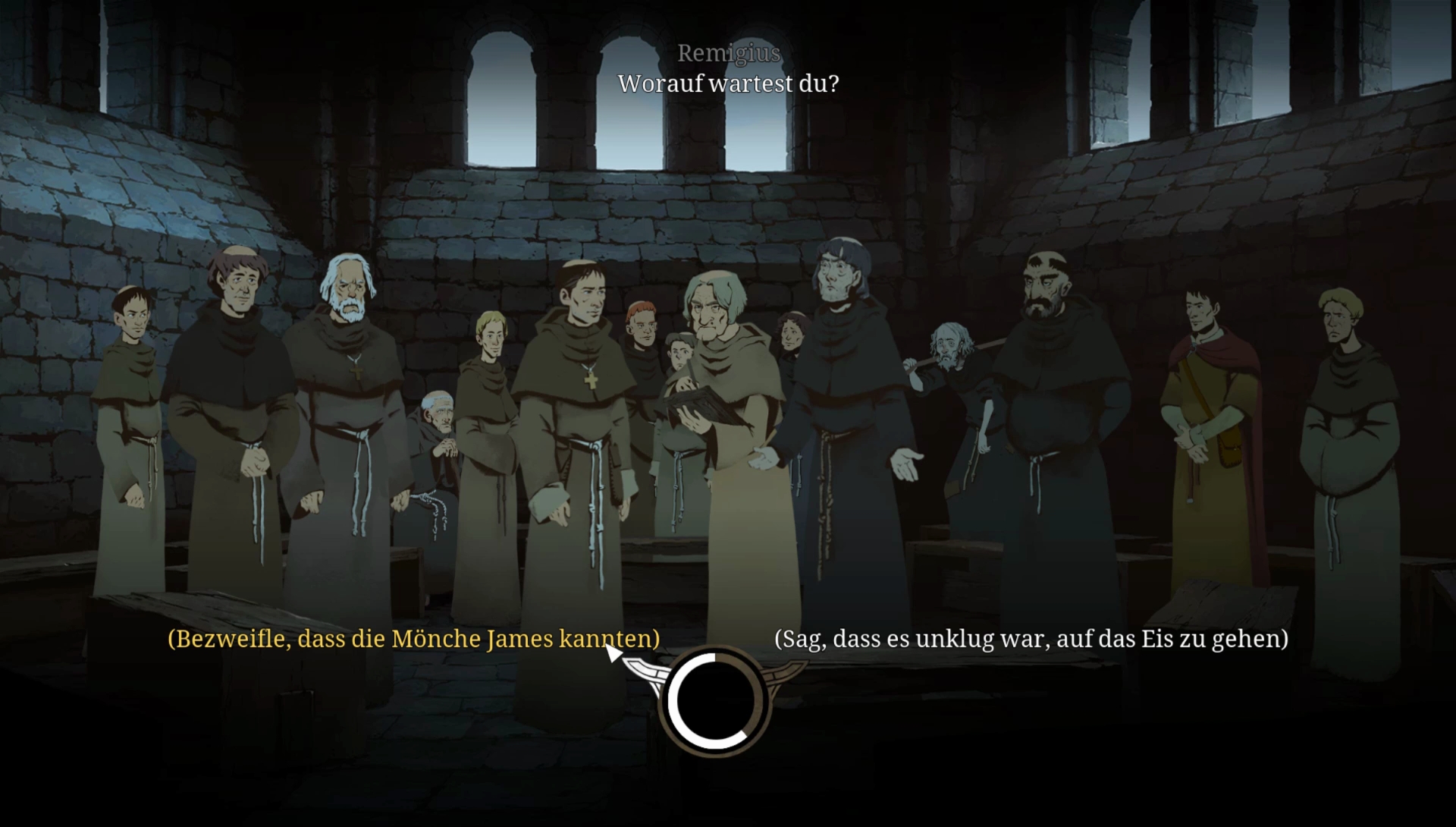The height and width of the screenshot is (827, 1456).
Task: Click the question "Worauf wartest du?"
Action: point(728,83)
